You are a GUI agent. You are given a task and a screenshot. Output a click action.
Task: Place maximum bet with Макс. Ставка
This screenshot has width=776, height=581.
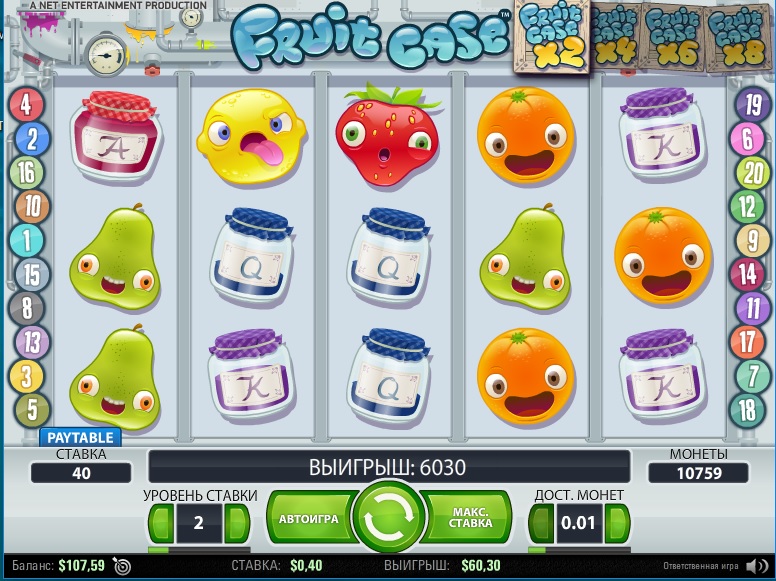coord(469,520)
